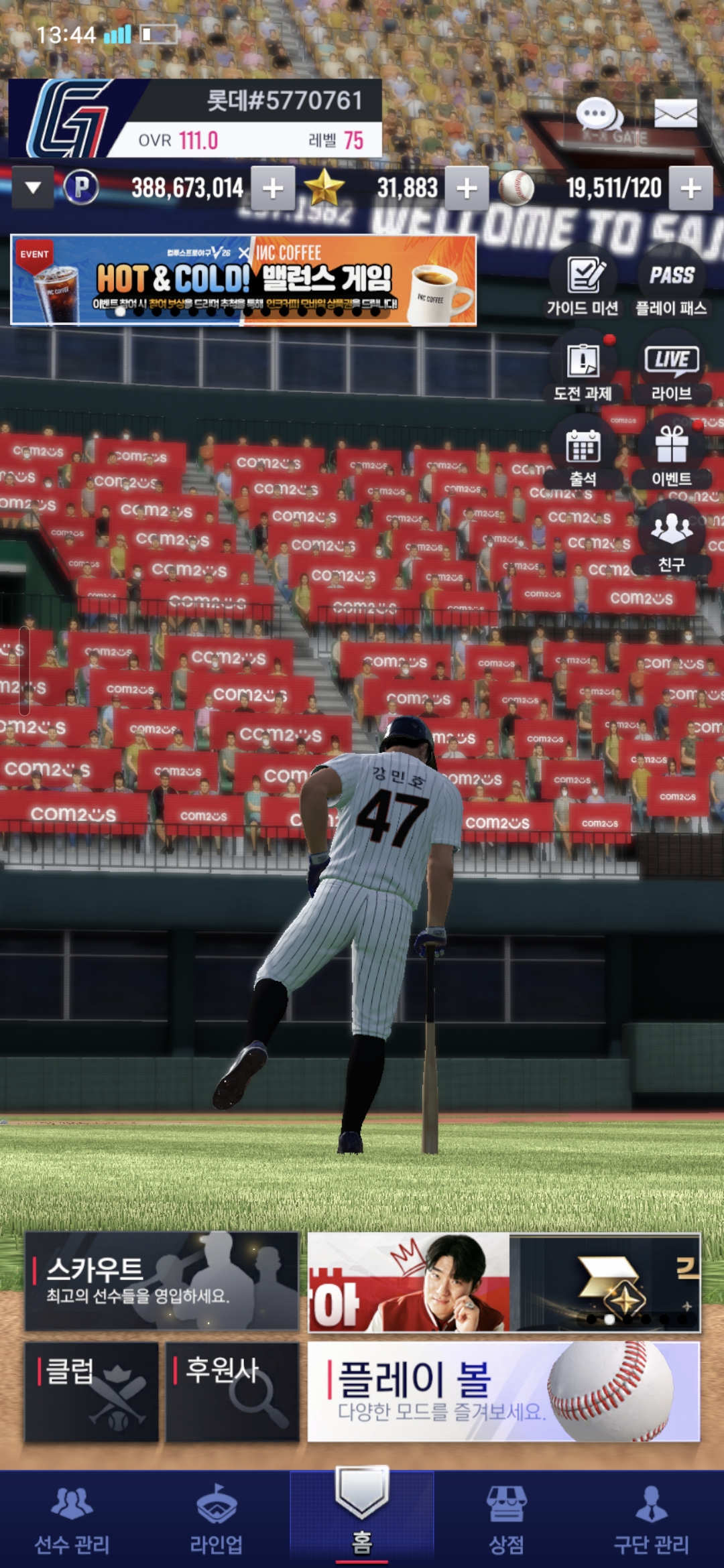
Task: Open the 플레이 패스 PASS menu
Action: point(671,285)
